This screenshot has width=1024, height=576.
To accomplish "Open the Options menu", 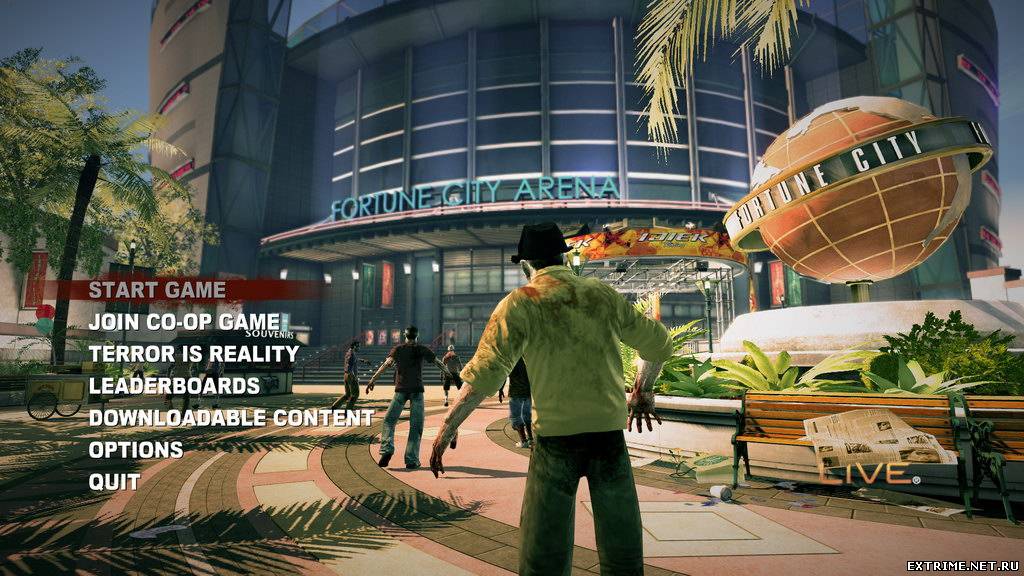I will [136, 450].
